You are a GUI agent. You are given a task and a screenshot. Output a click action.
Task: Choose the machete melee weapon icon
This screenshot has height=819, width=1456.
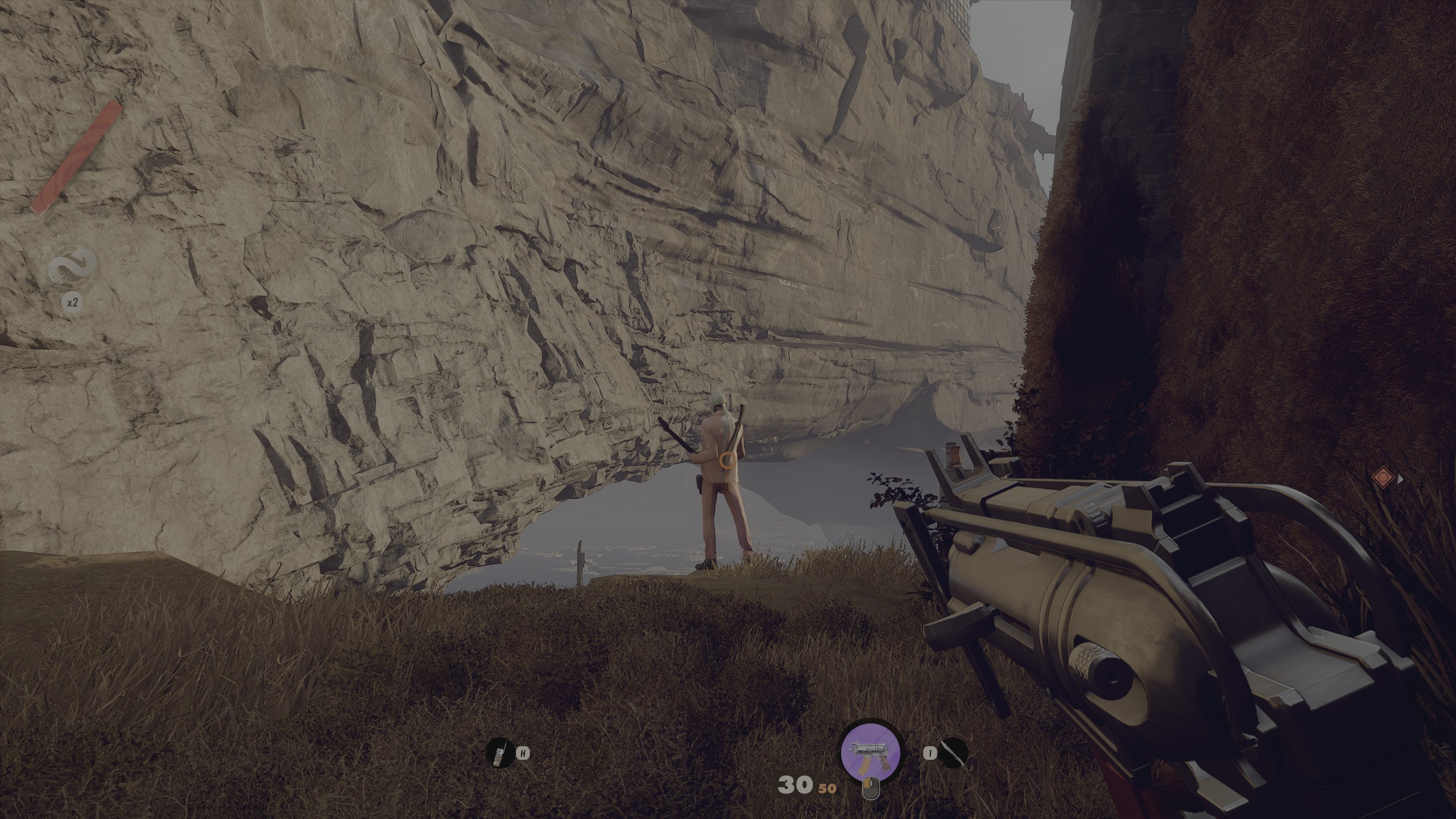[x=954, y=753]
